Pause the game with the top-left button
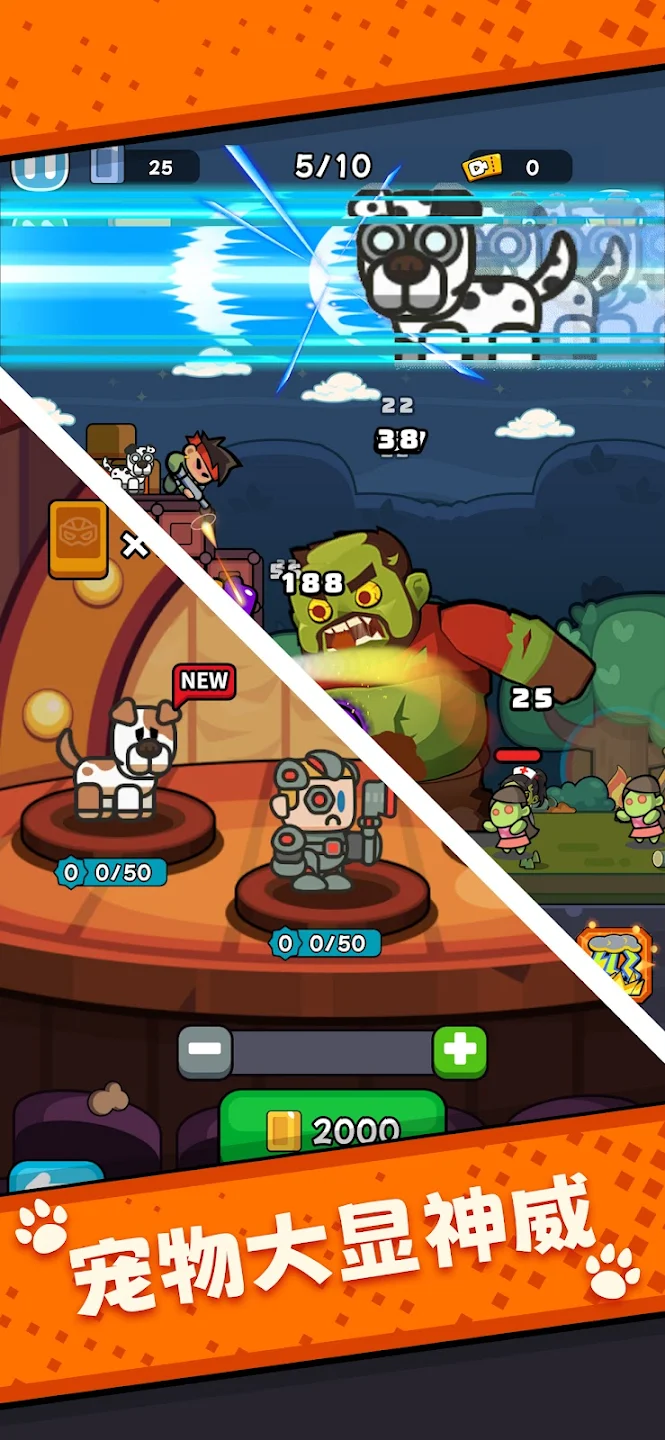This screenshot has height=1440, width=665. [40, 170]
